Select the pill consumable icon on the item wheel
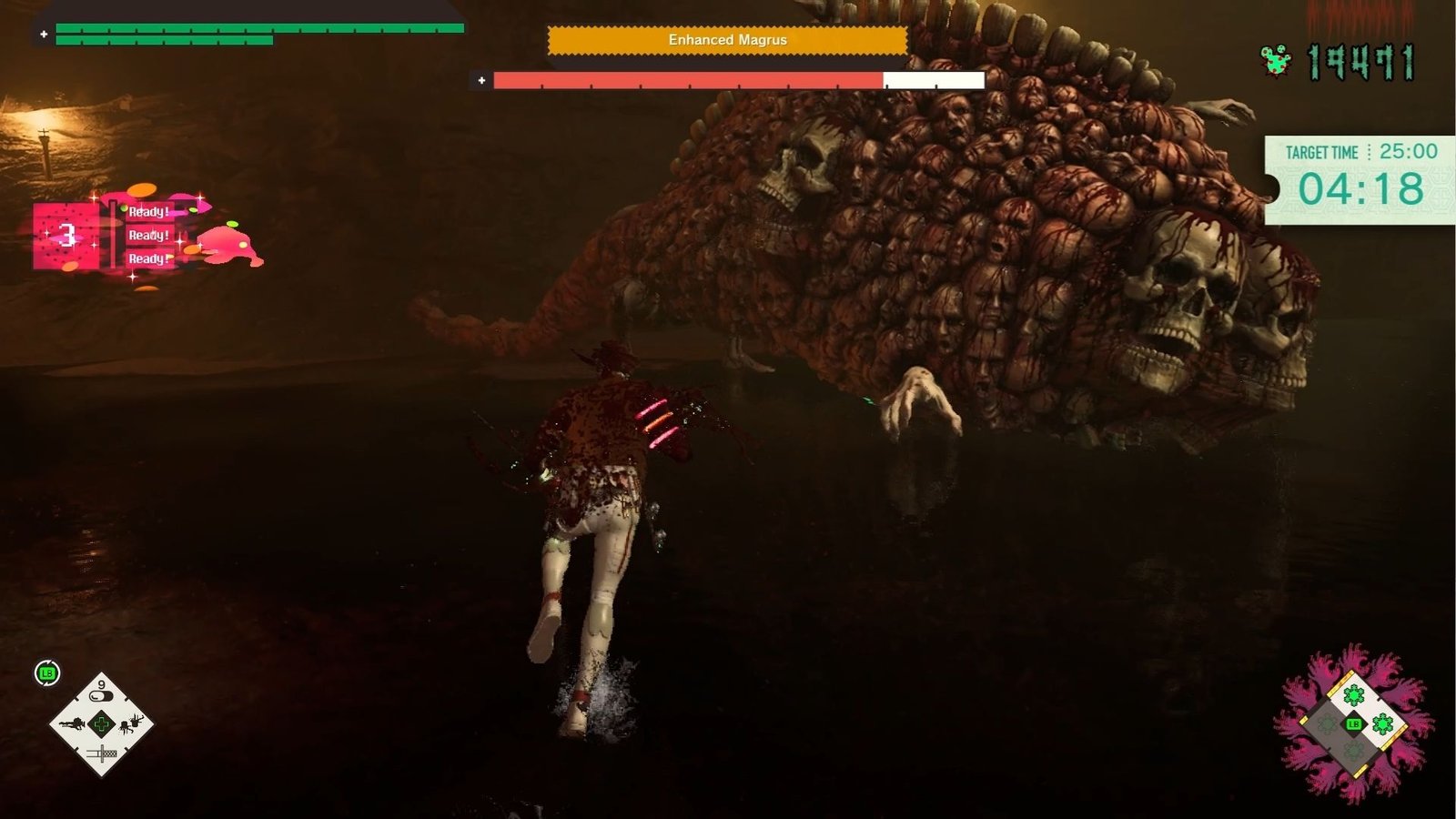 click(102, 694)
